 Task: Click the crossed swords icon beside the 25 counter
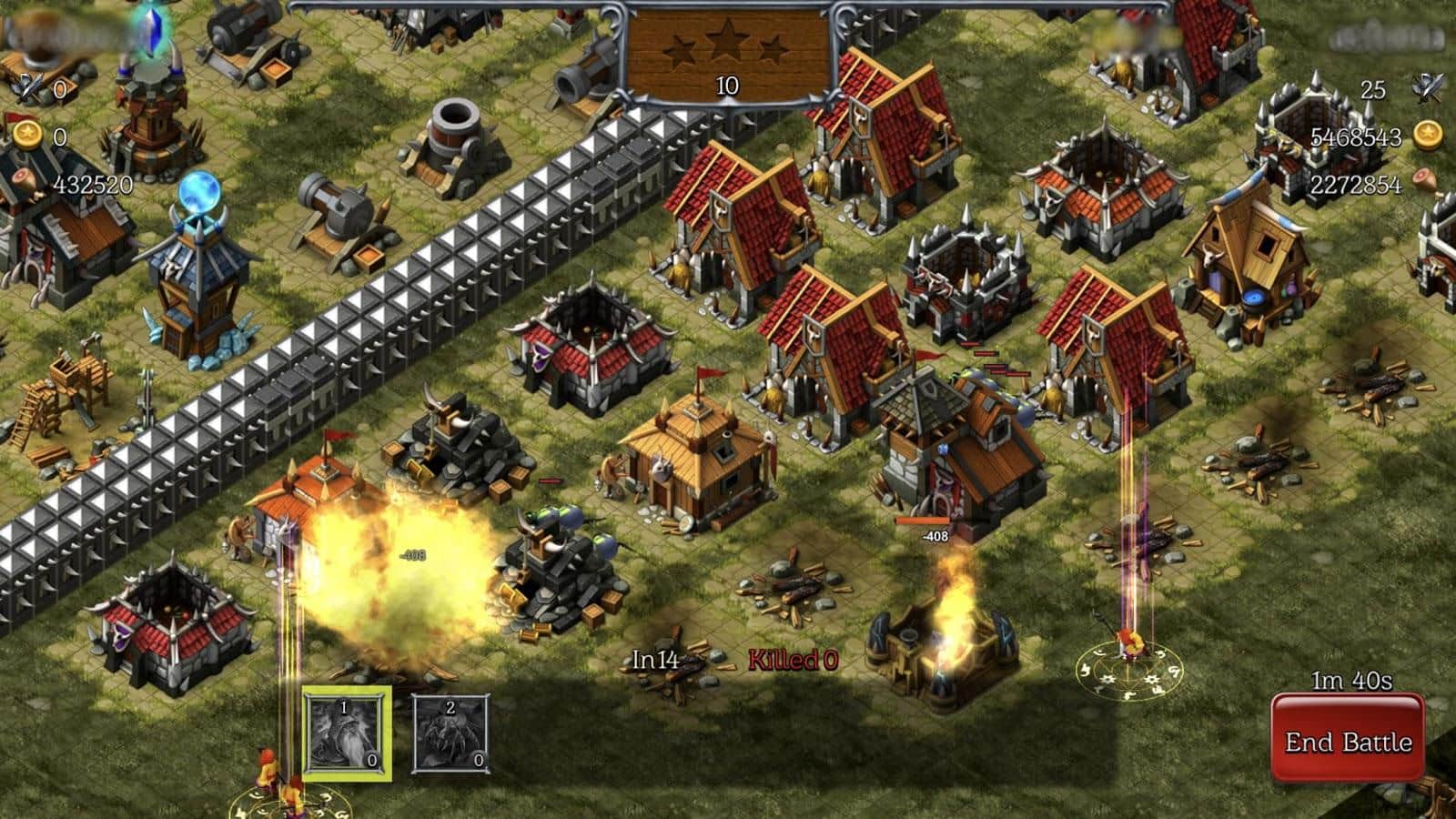(x=1428, y=88)
